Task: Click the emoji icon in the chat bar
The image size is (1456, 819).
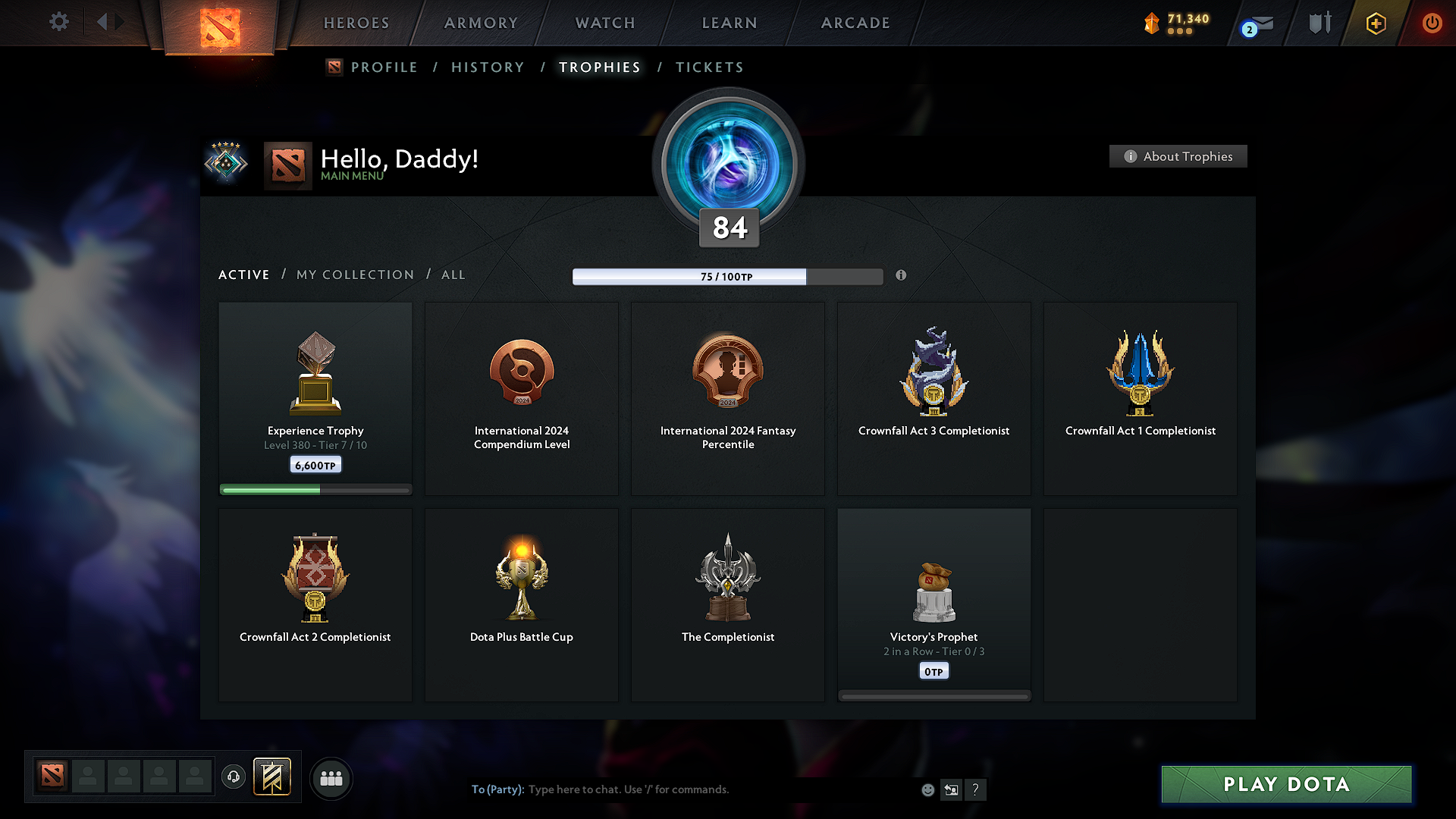Action: tap(927, 789)
